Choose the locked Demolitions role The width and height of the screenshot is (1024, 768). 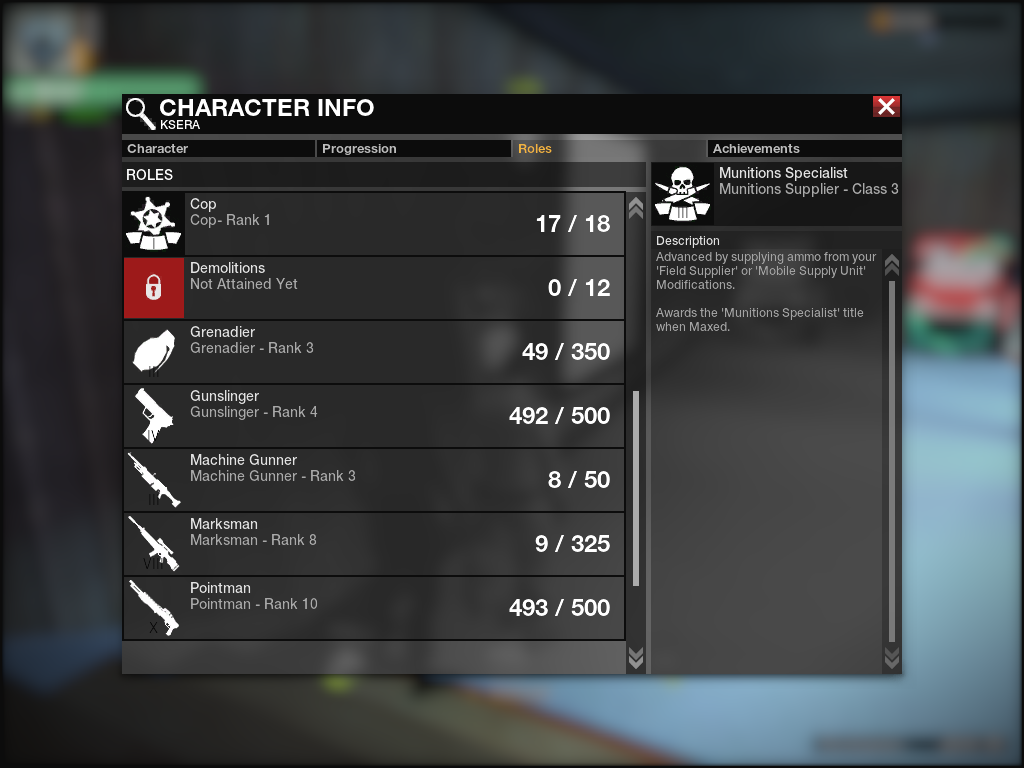coord(374,288)
